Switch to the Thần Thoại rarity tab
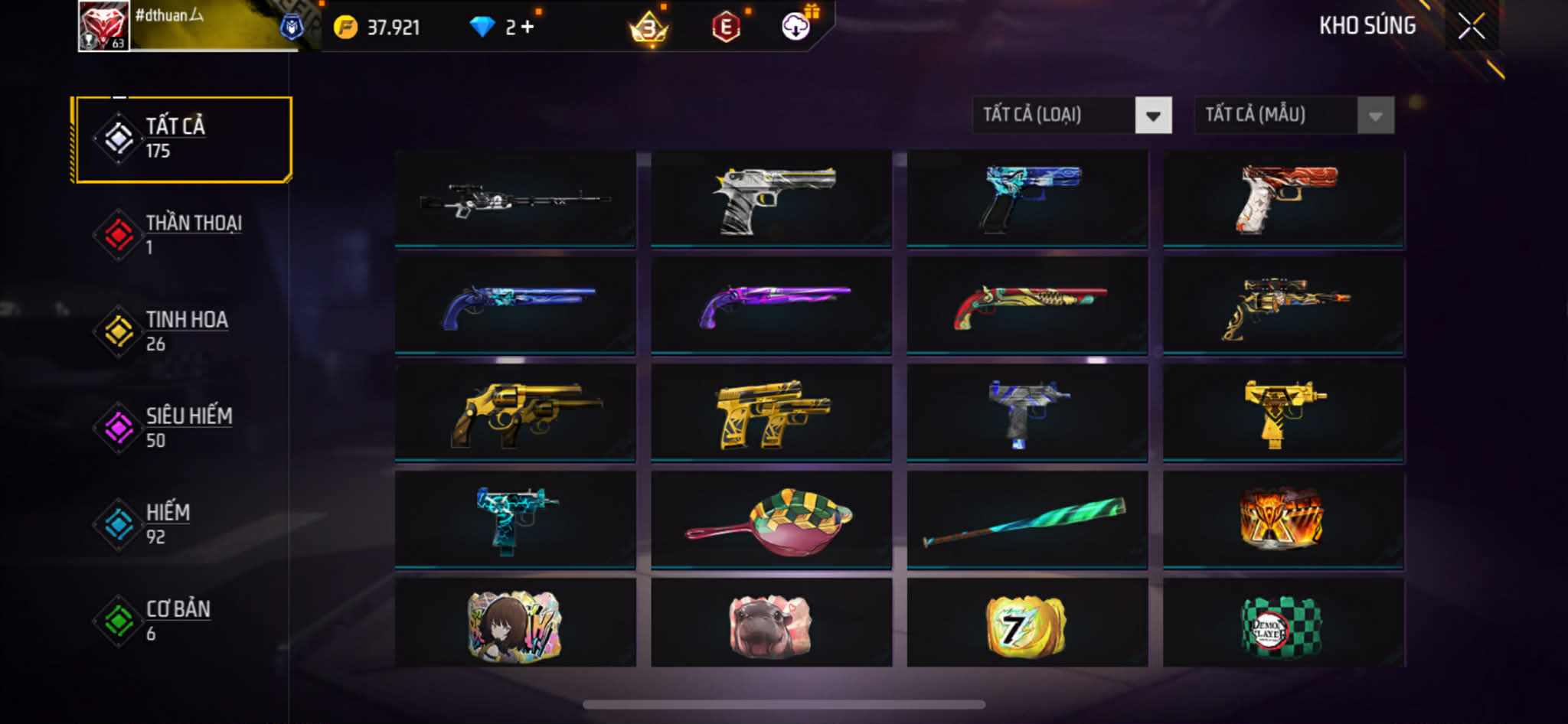 (x=182, y=235)
